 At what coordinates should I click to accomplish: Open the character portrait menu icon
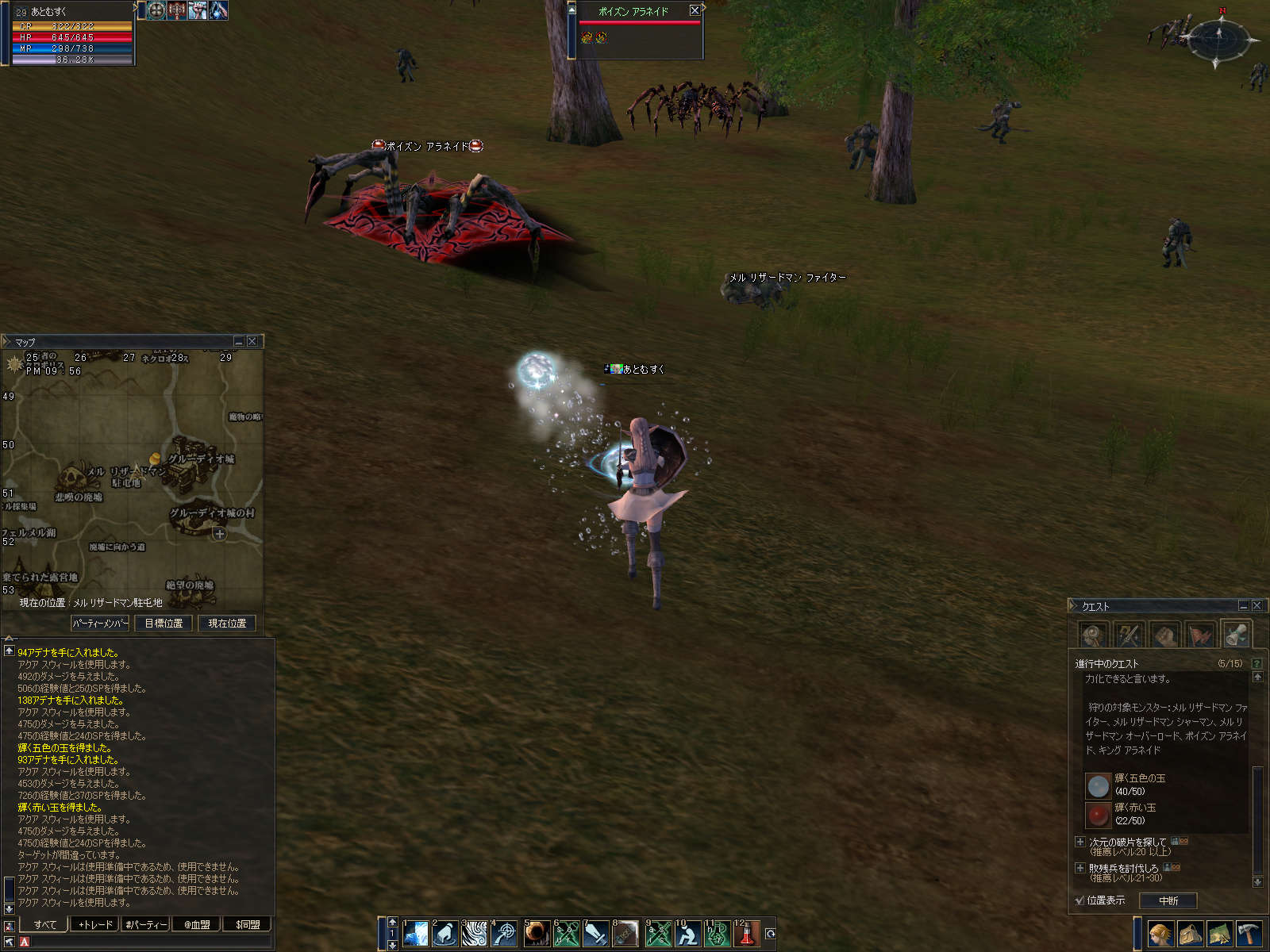pos(1160,934)
